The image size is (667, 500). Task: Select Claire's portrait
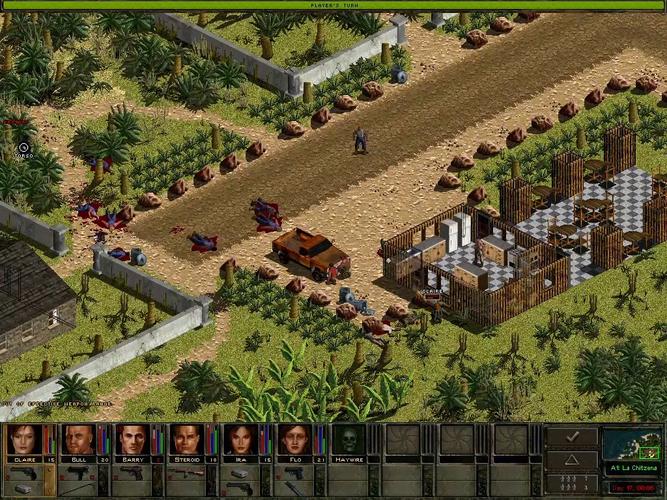(x=23, y=439)
